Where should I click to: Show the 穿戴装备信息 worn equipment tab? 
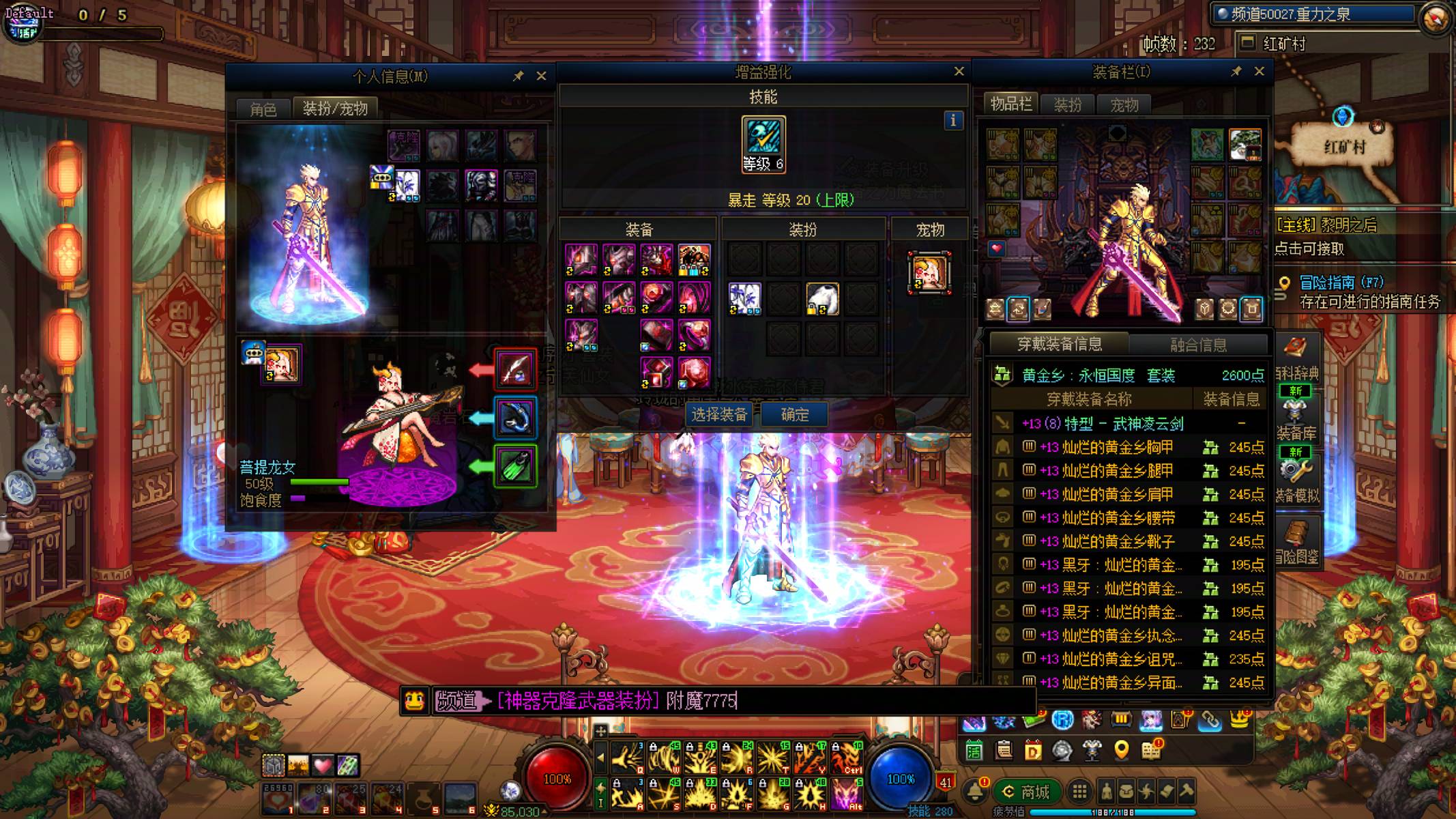pyautogui.click(x=1059, y=344)
